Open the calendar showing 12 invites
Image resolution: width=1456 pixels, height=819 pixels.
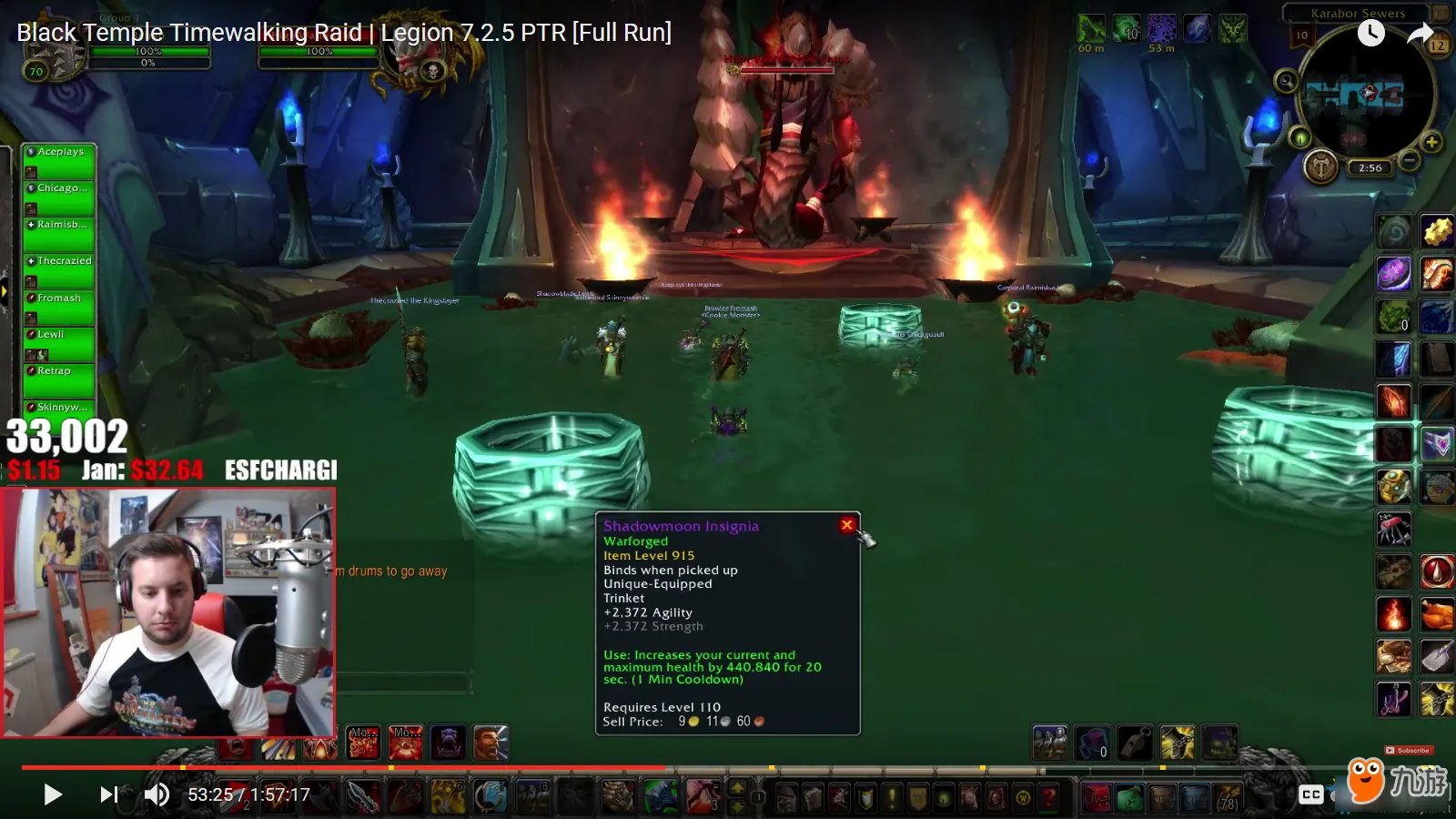1437,45
